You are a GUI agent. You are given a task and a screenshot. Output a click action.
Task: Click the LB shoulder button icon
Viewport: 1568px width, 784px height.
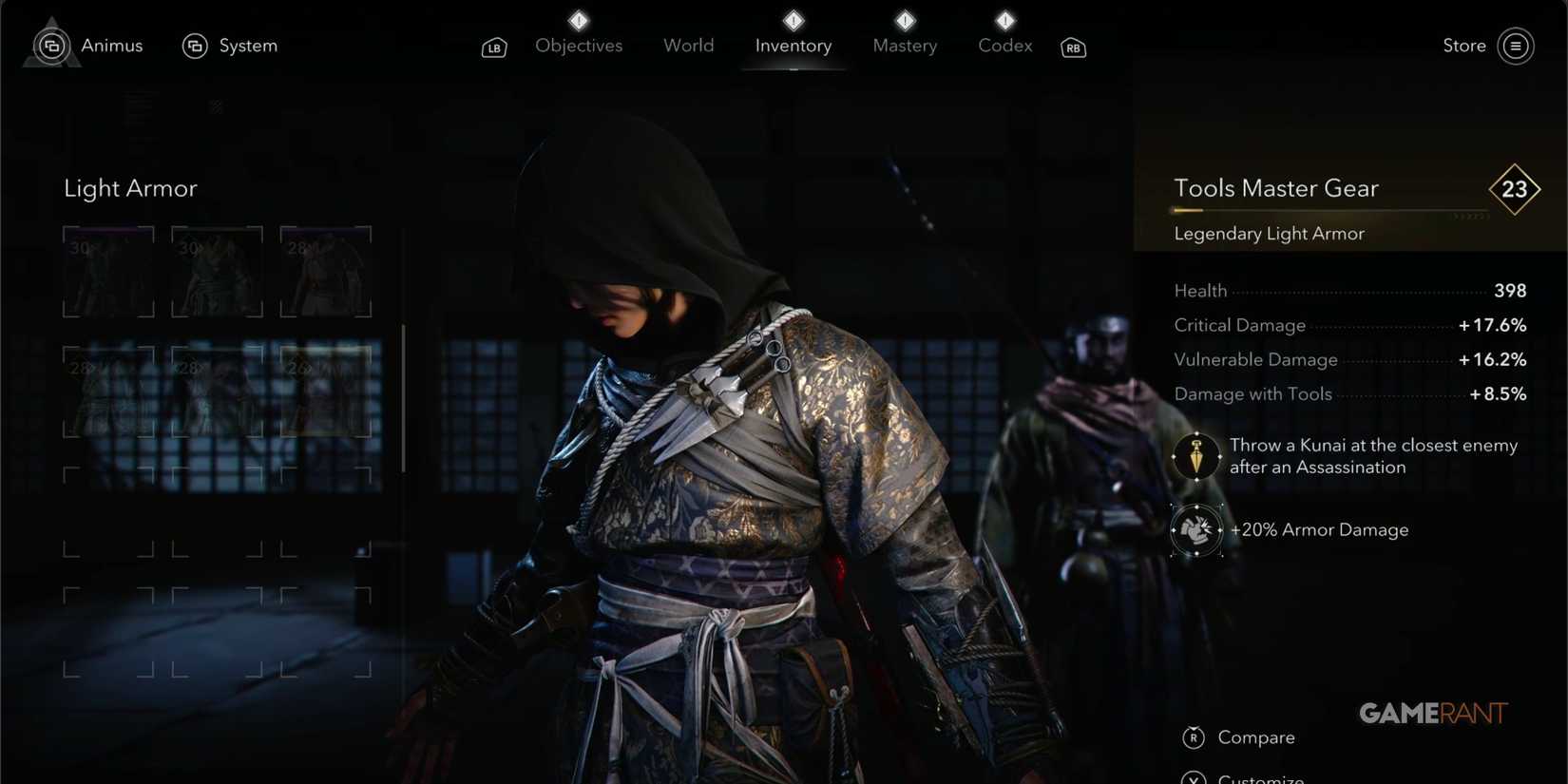pyautogui.click(x=494, y=46)
